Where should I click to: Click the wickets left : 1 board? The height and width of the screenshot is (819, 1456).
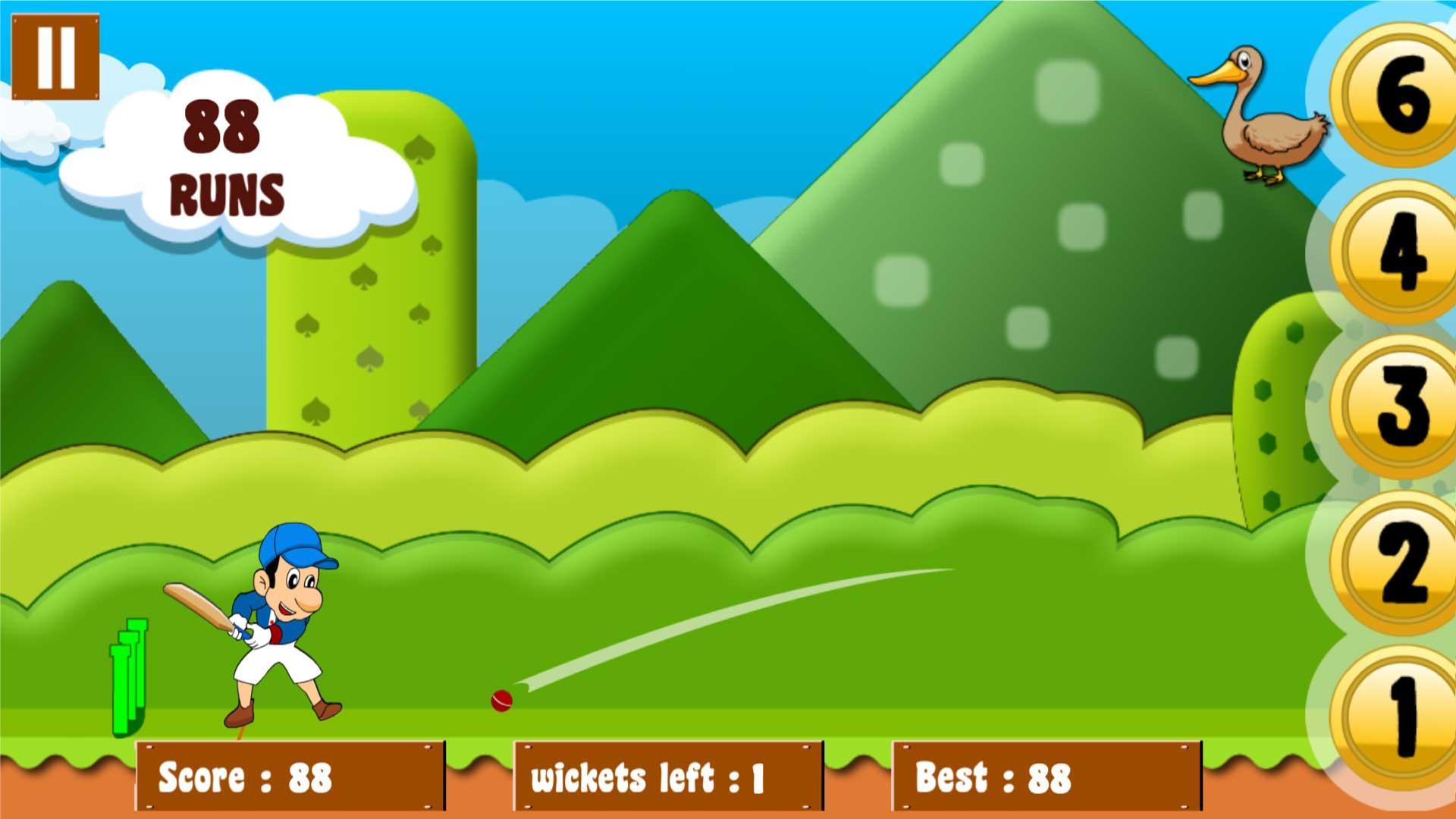[667, 777]
